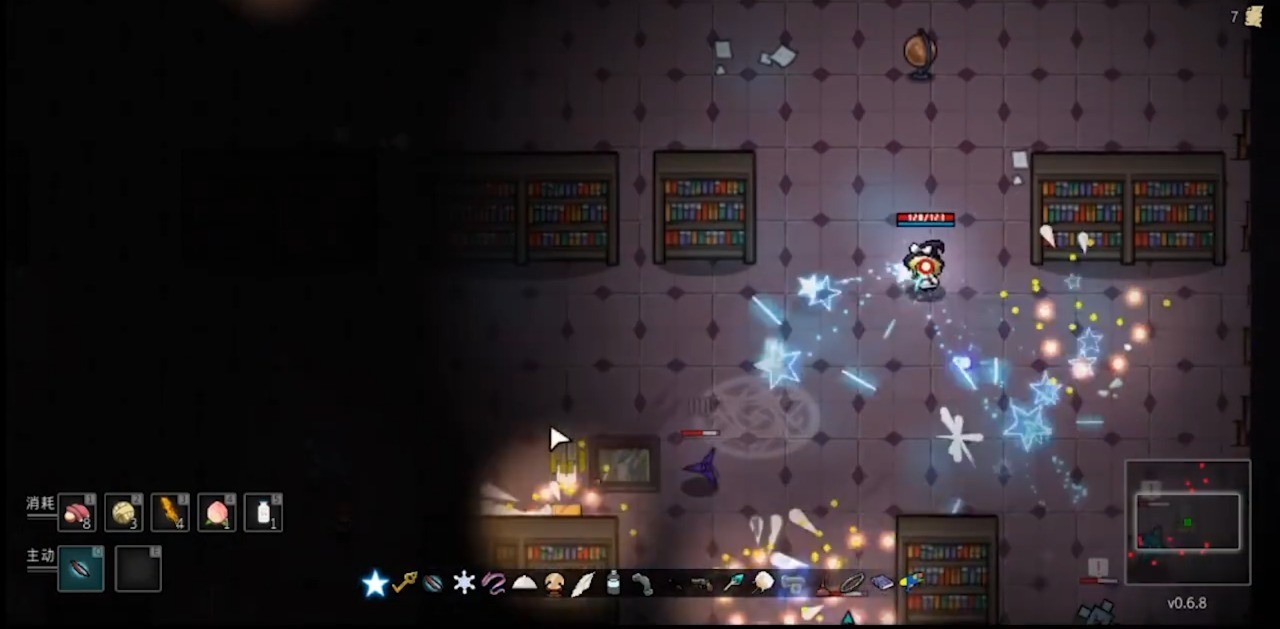
Task: Click the white feather item icon
Action: tap(583, 584)
